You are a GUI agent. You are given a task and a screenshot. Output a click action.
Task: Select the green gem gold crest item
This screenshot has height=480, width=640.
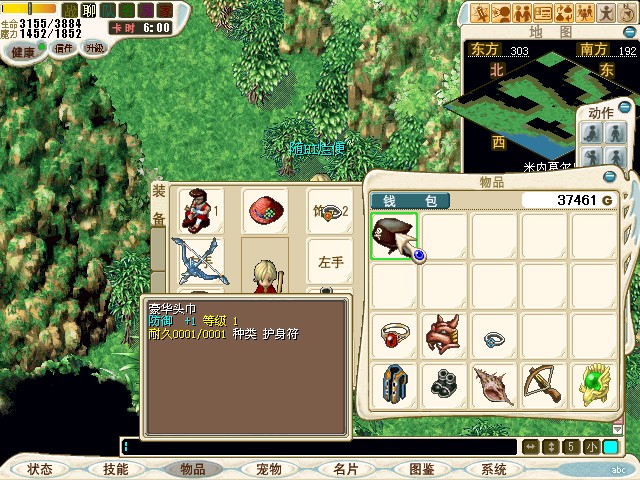point(594,384)
